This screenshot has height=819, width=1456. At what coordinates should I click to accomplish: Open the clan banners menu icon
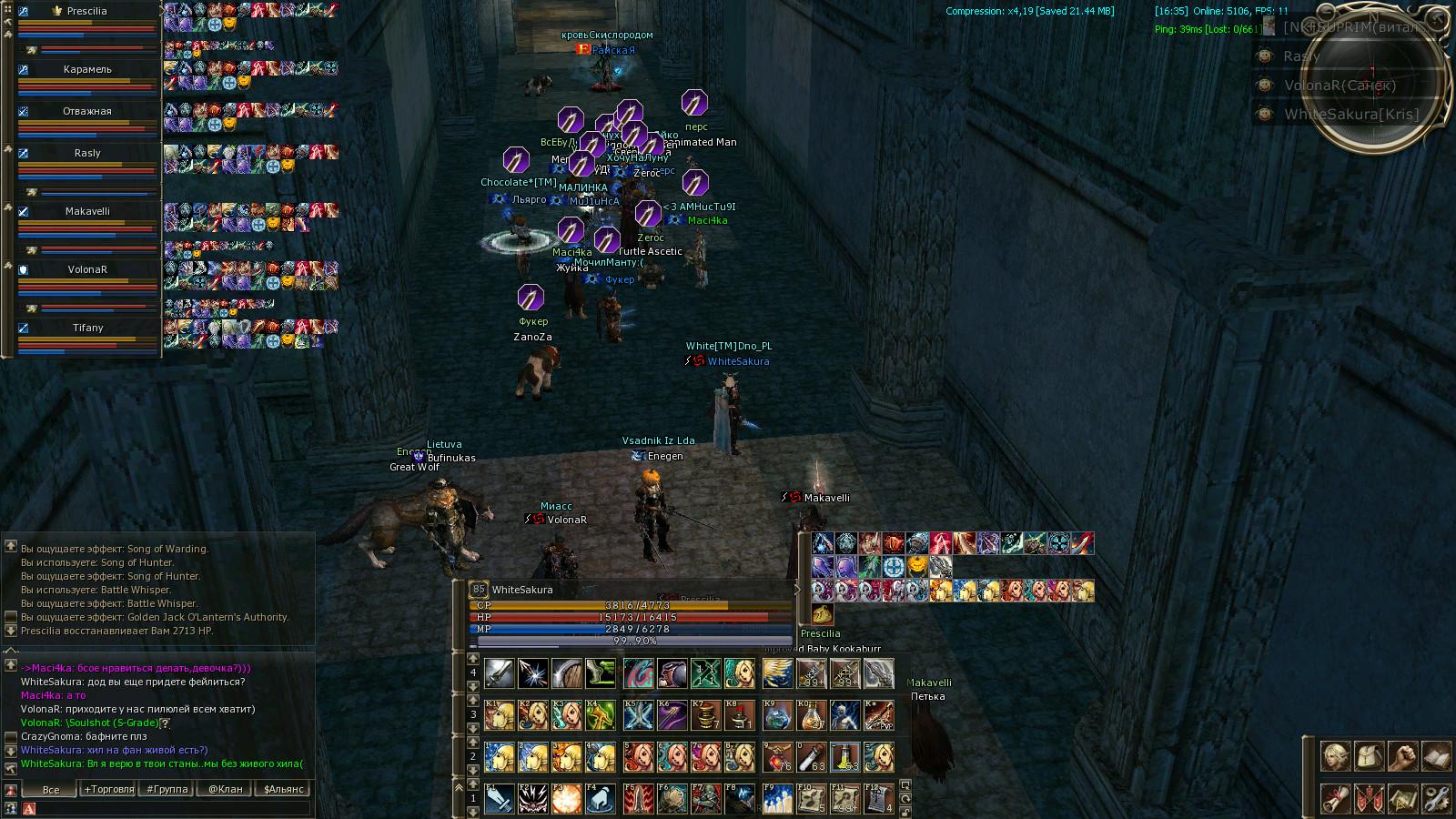(1370, 799)
